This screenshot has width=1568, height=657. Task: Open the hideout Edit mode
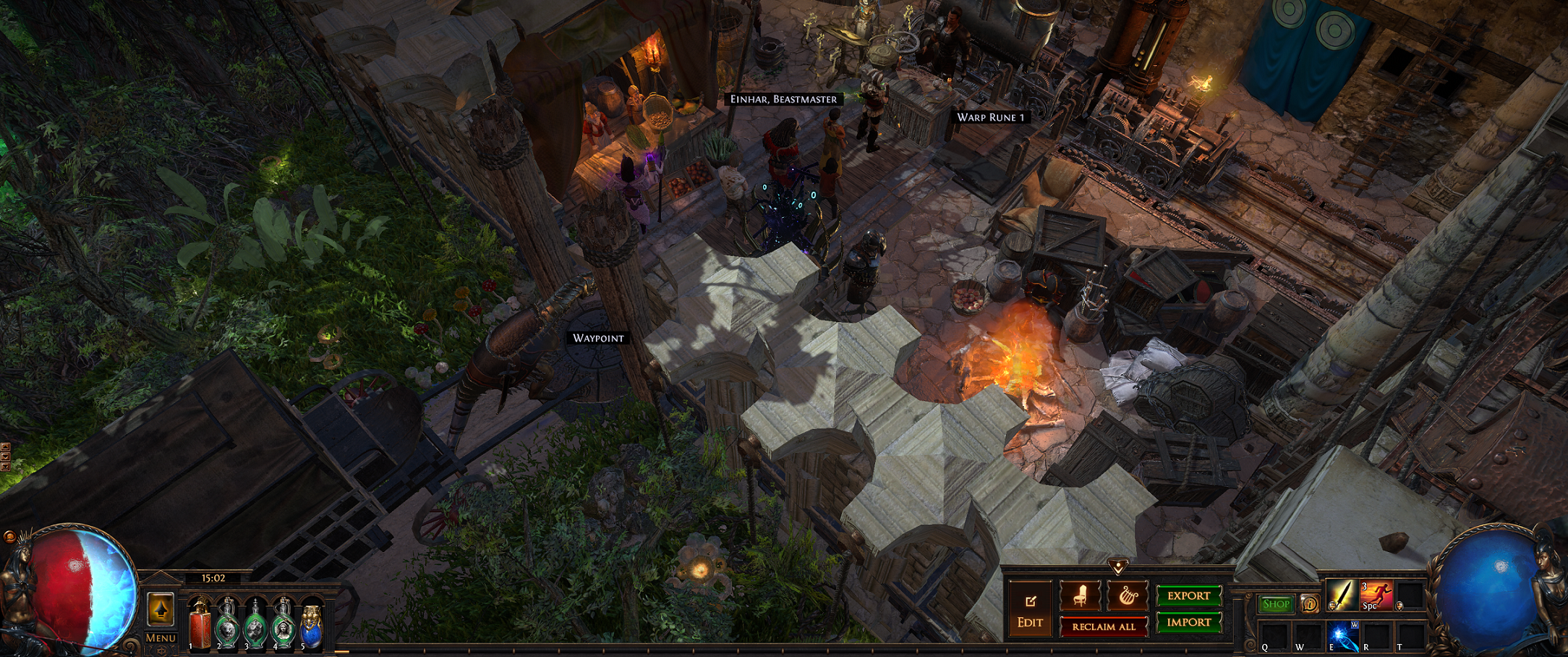tap(1030, 610)
